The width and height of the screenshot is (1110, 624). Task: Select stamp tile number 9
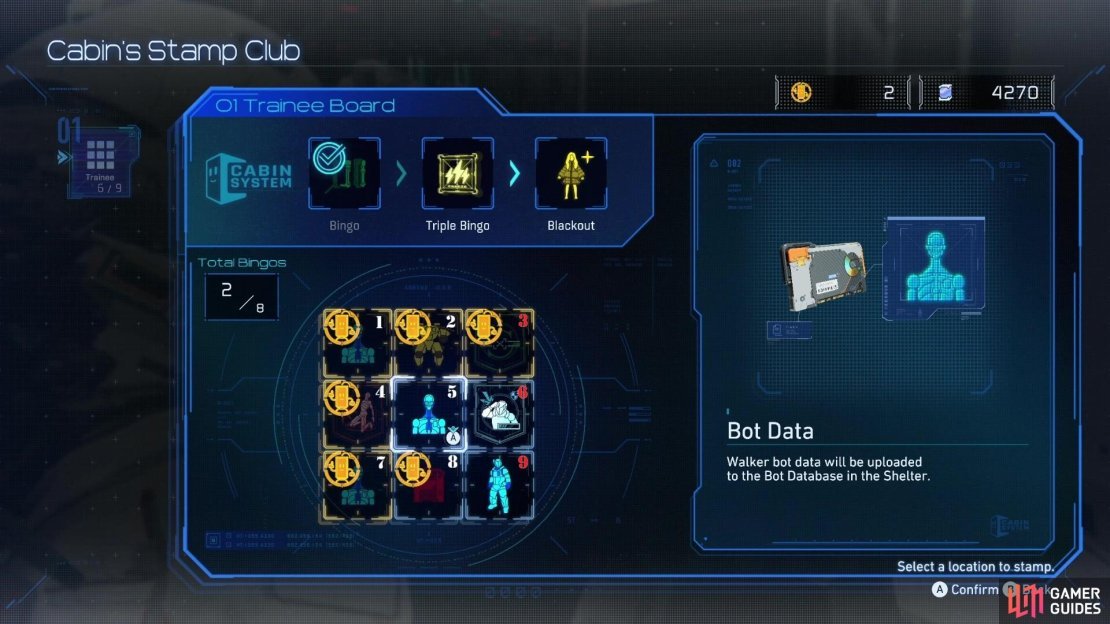click(499, 485)
